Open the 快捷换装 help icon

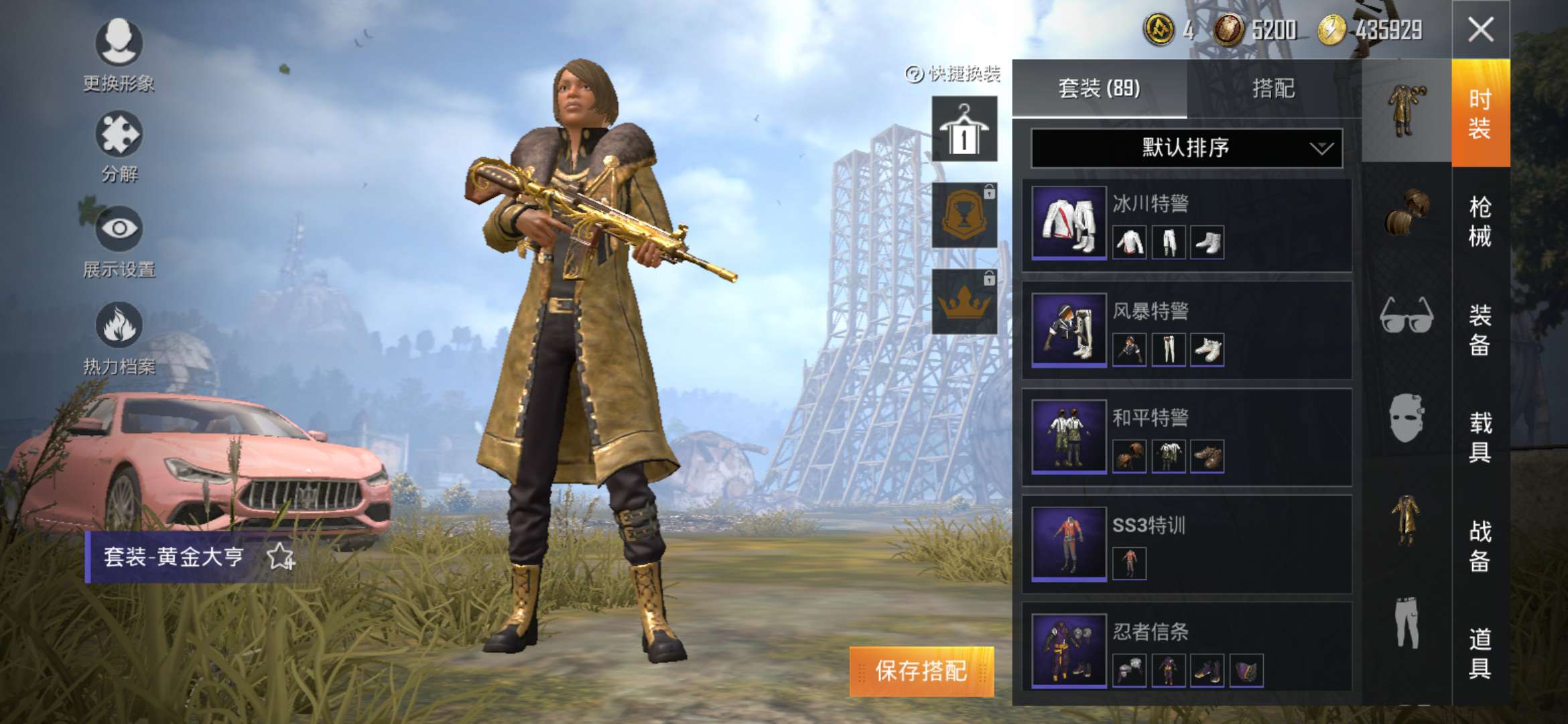point(914,74)
